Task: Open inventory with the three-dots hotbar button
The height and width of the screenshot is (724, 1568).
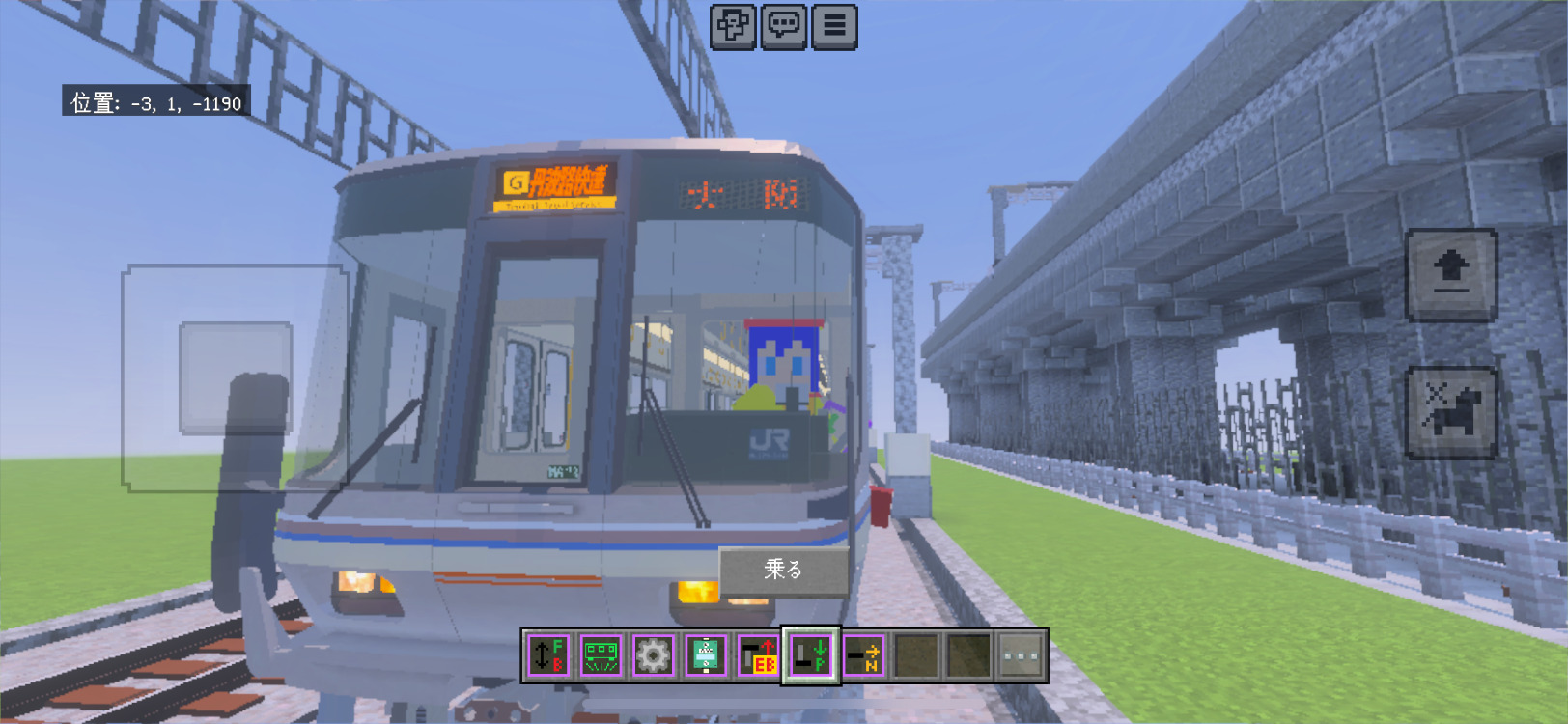Action: coord(1021,656)
